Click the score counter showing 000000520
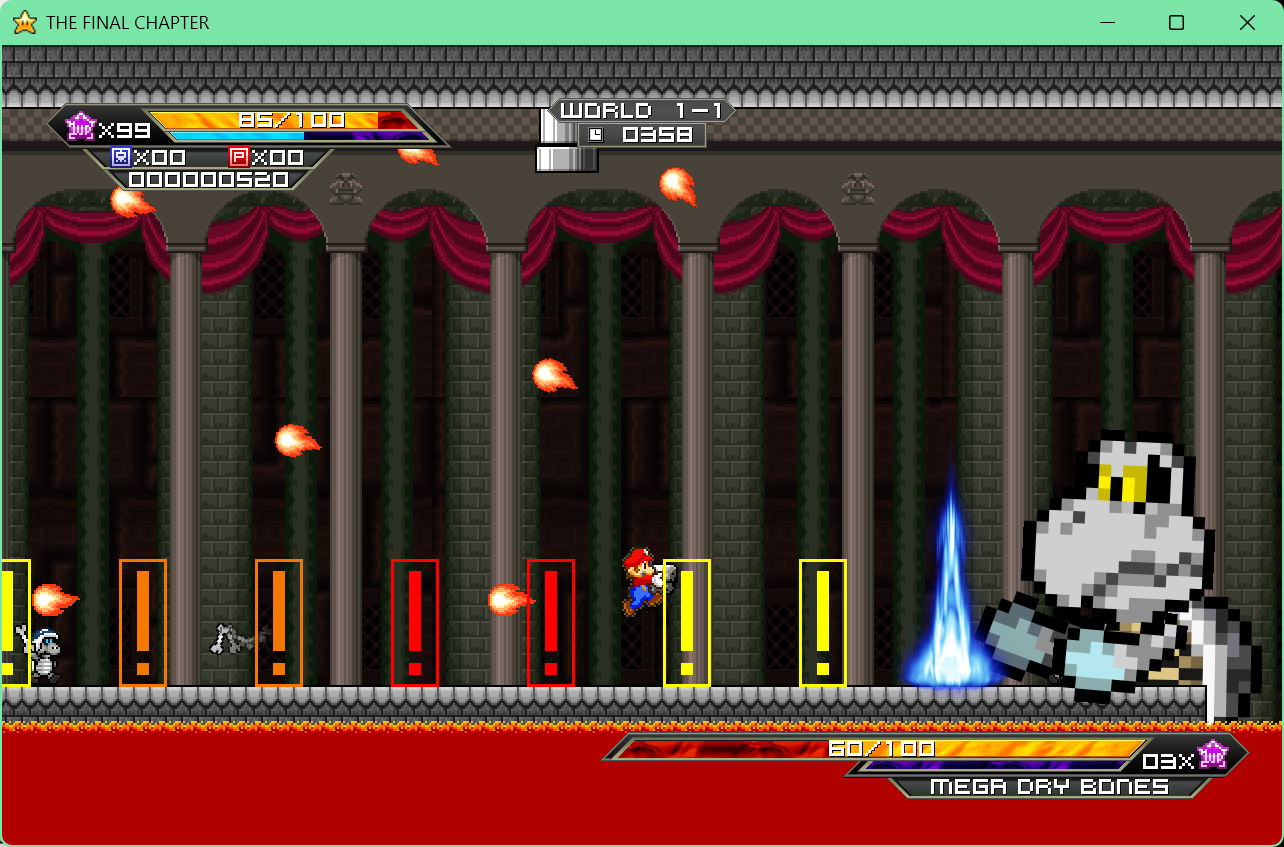1284x847 pixels. [x=207, y=180]
